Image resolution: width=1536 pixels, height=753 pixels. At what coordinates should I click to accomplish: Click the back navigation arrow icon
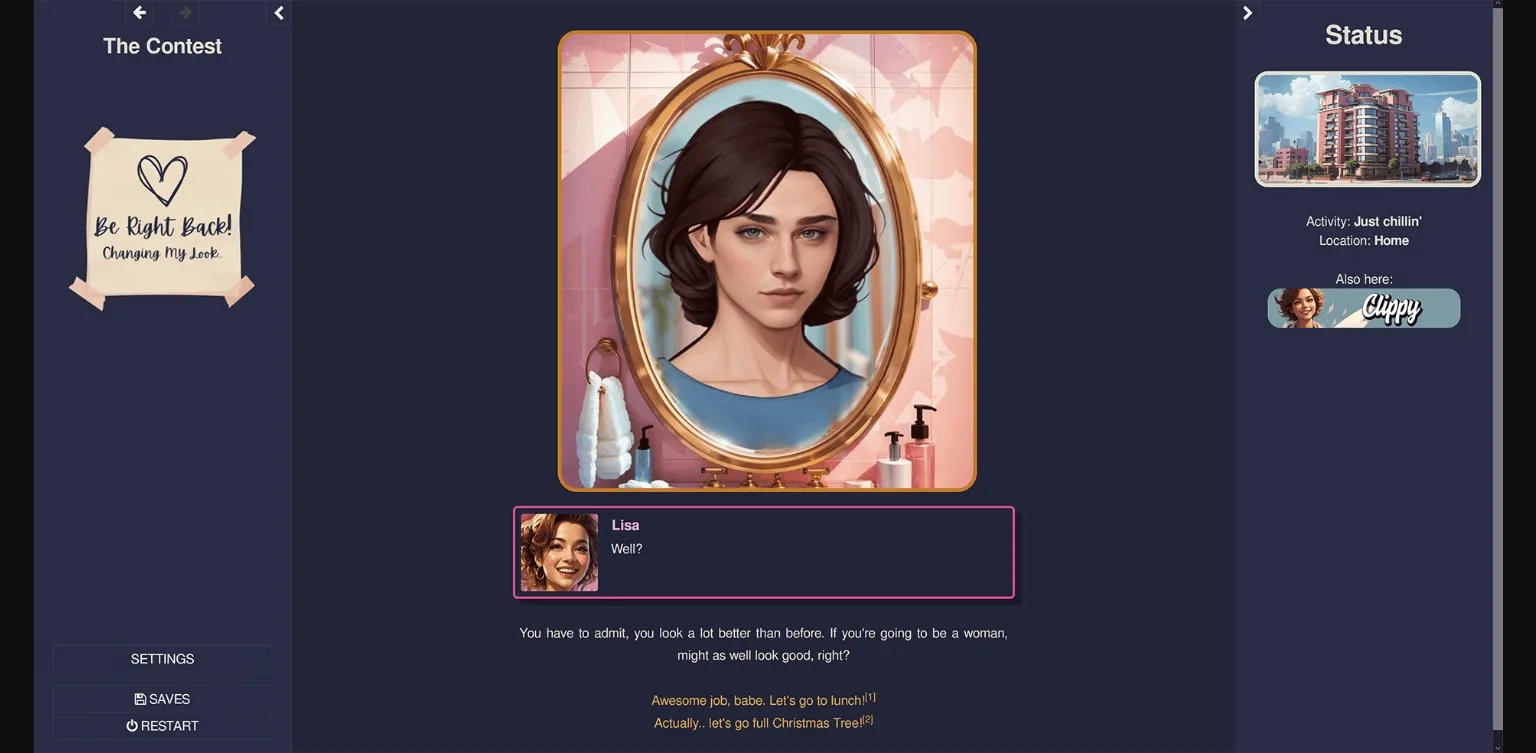point(139,13)
